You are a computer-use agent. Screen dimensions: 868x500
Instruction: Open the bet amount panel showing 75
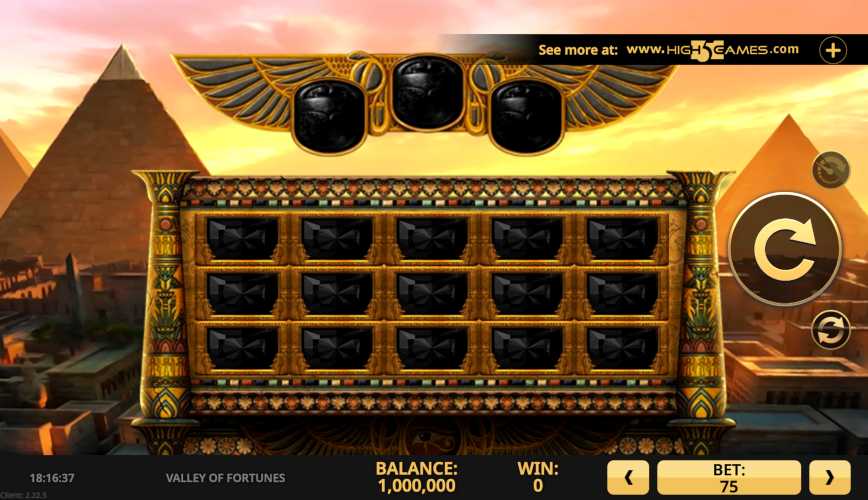[729, 478]
